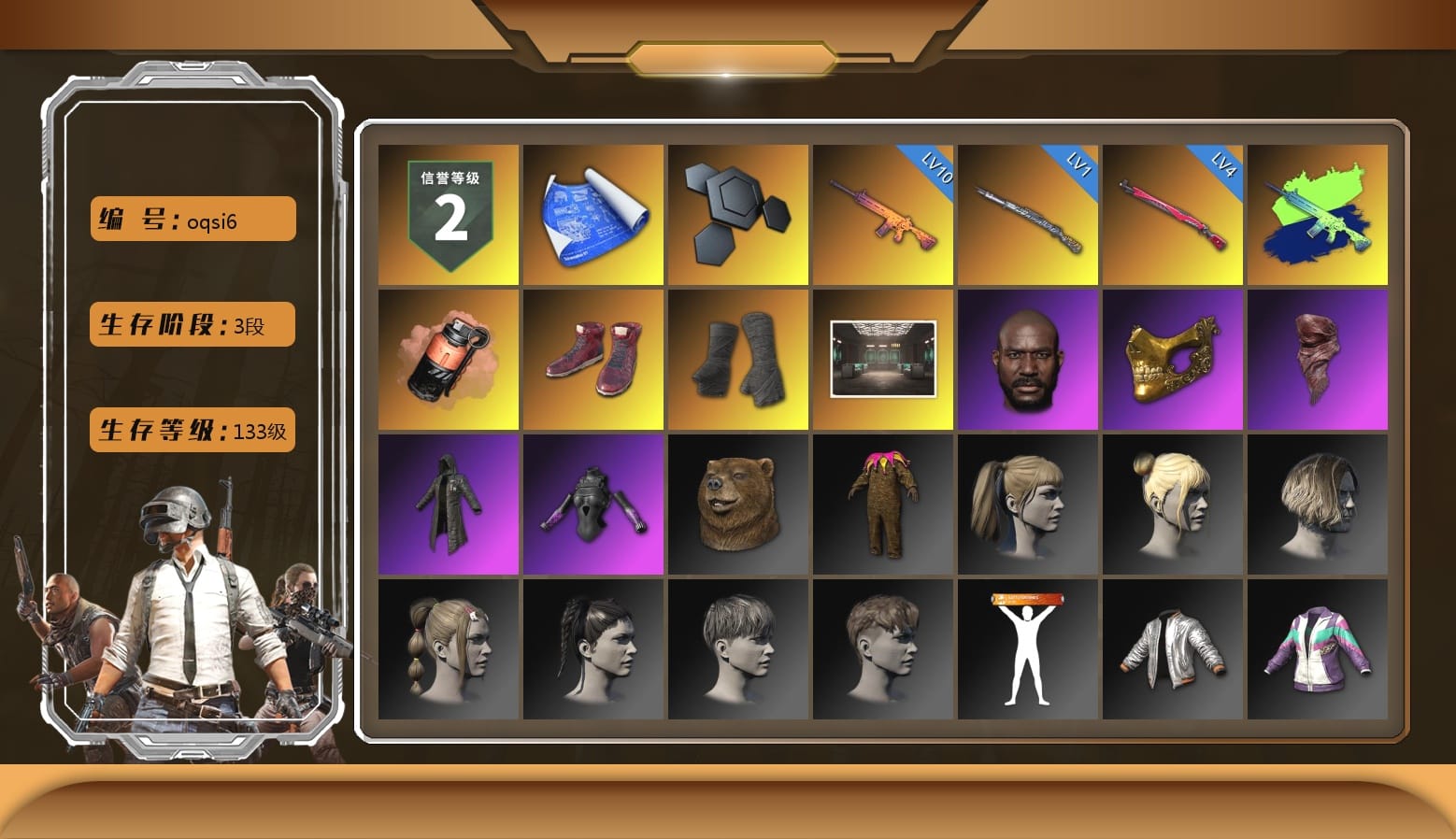Click the blonde ponytail hairstyle
This screenshot has height=839, width=1456.
coord(1028,504)
